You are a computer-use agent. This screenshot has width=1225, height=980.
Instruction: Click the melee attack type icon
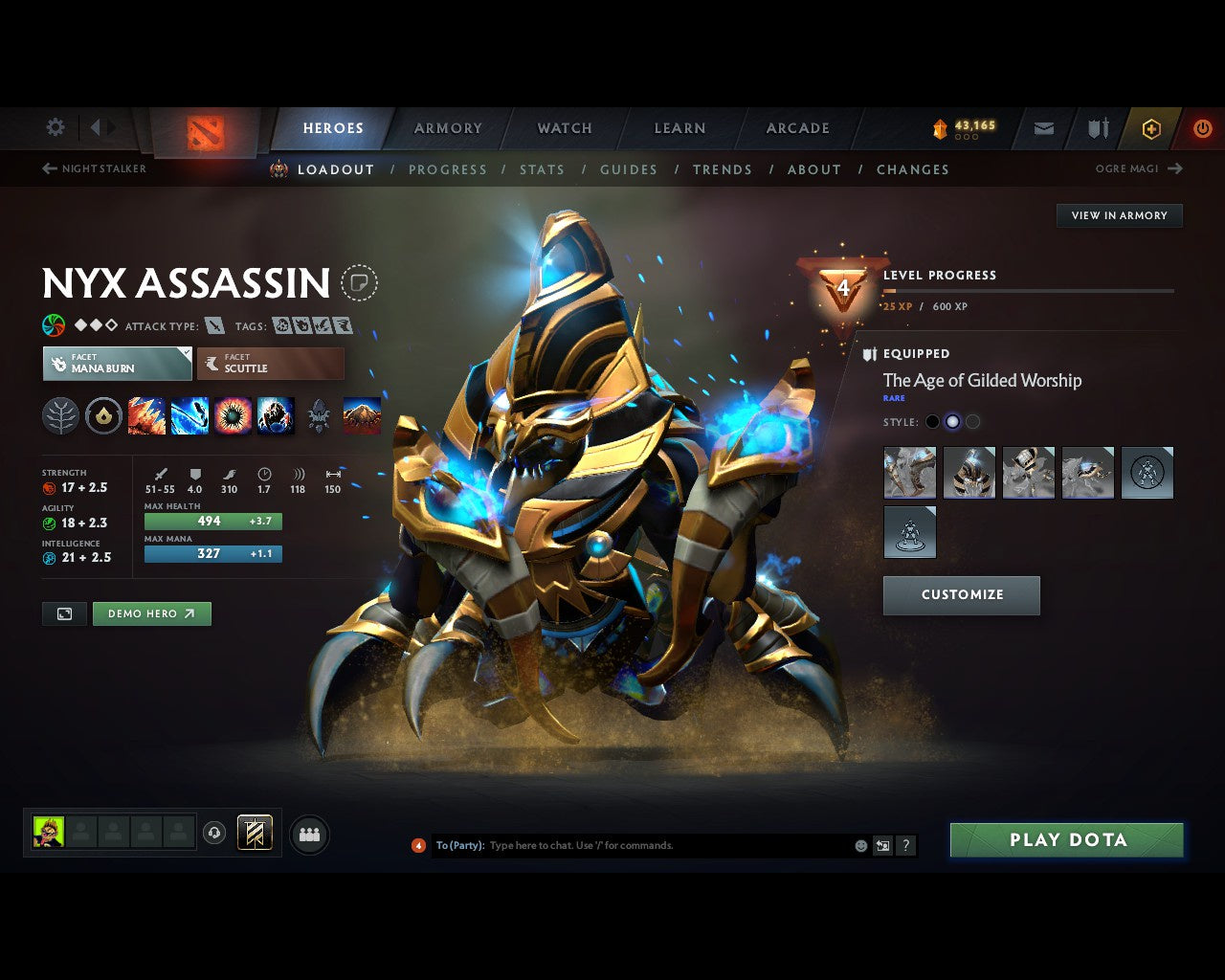(x=212, y=325)
